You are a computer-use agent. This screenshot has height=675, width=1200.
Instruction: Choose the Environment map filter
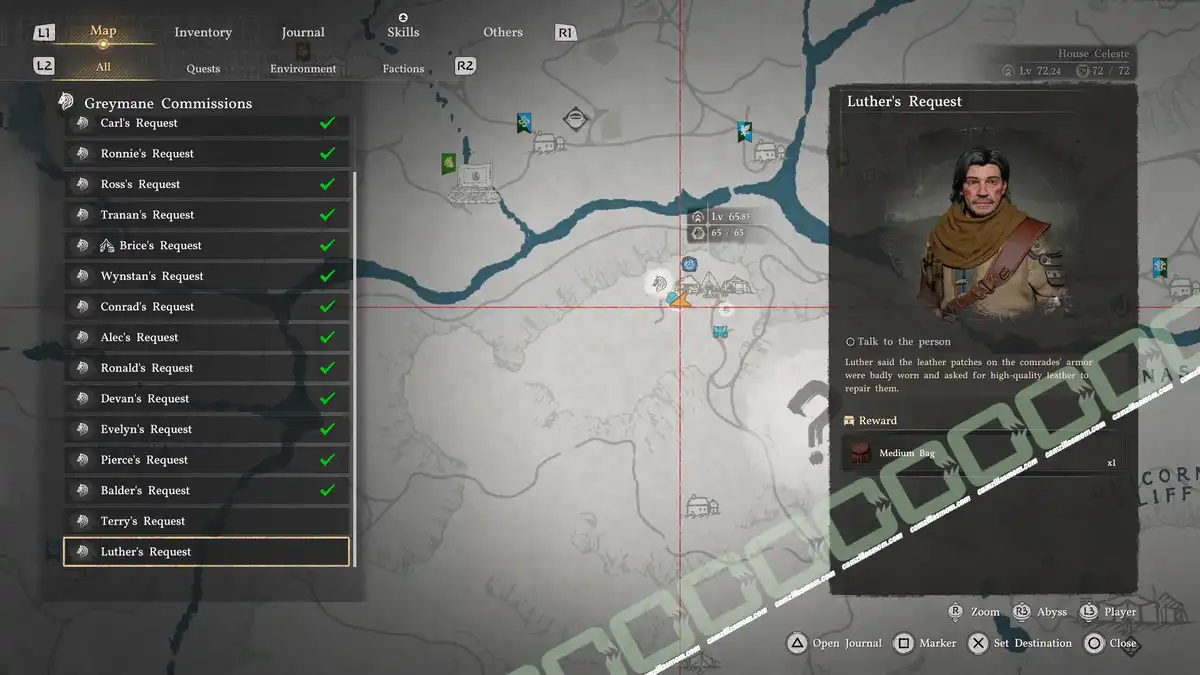coord(303,69)
